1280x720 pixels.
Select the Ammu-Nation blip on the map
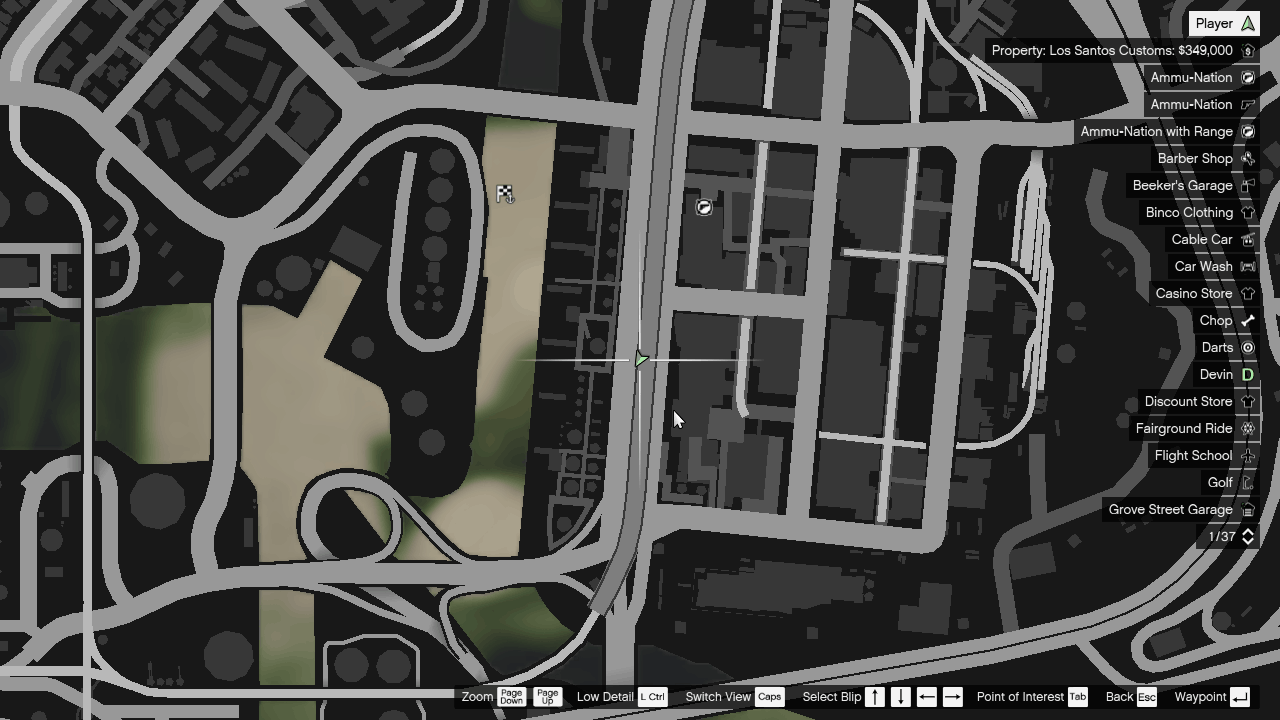[703, 206]
